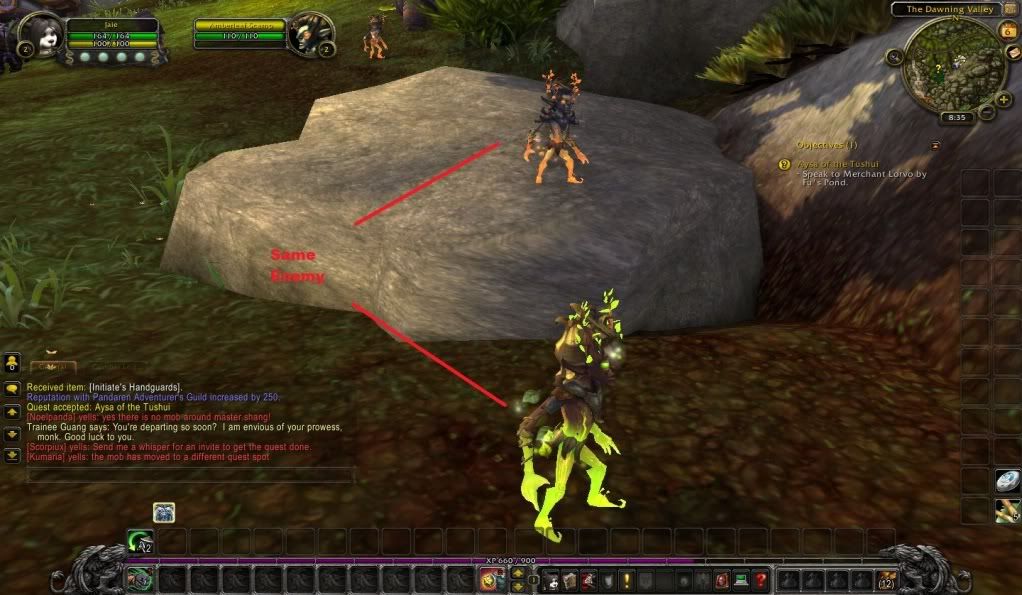Image resolution: width=1022 pixels, height=595 pixels.
Task: Open the calendar icon showing day 6
Action: pyautogui.click(x=1008, y=30)
